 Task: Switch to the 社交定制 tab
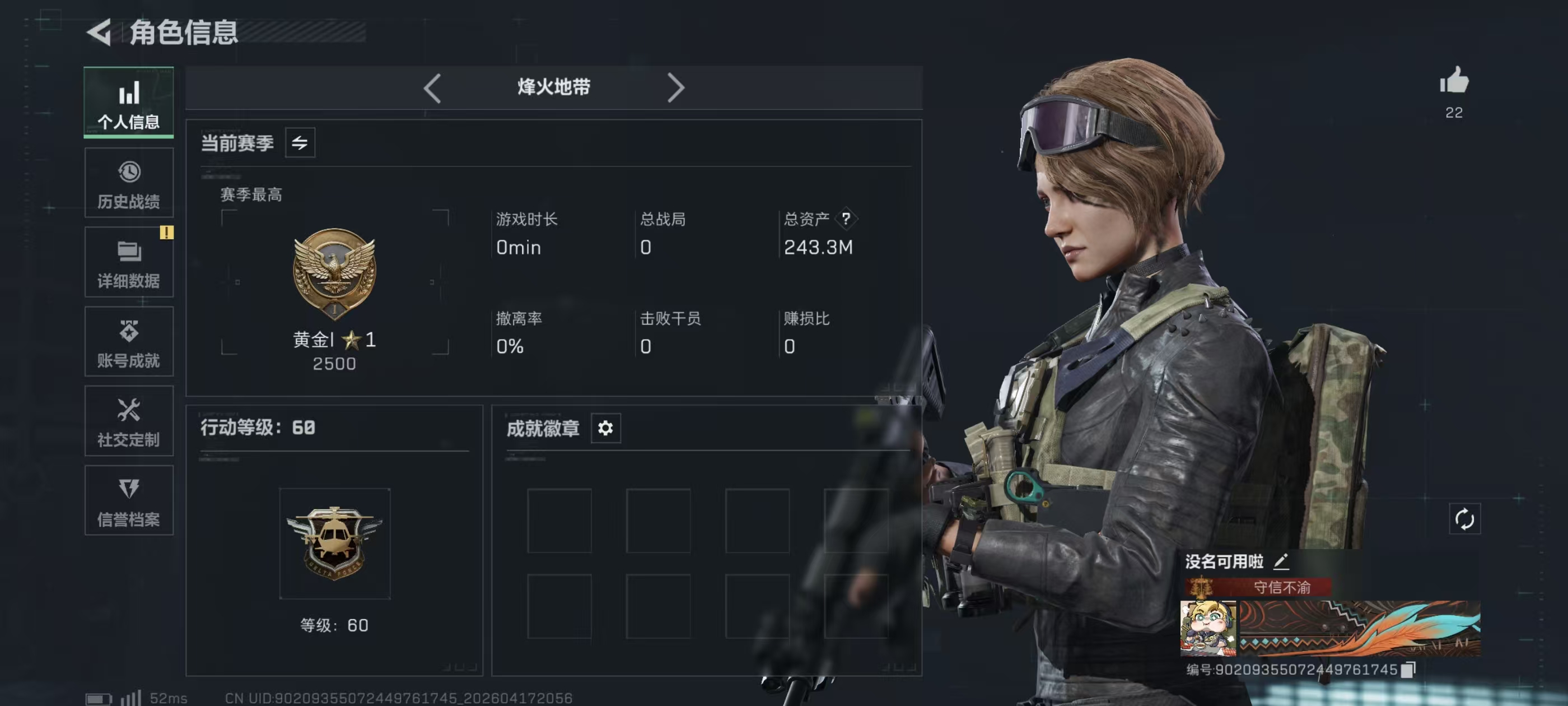coord(128,421)
